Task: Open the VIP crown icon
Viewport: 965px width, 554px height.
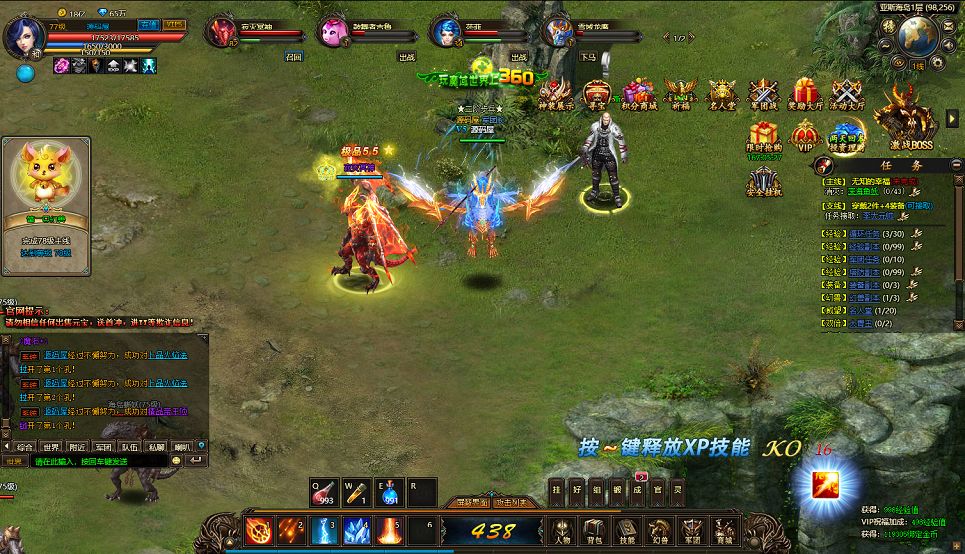Action: [x=804, y=135]
